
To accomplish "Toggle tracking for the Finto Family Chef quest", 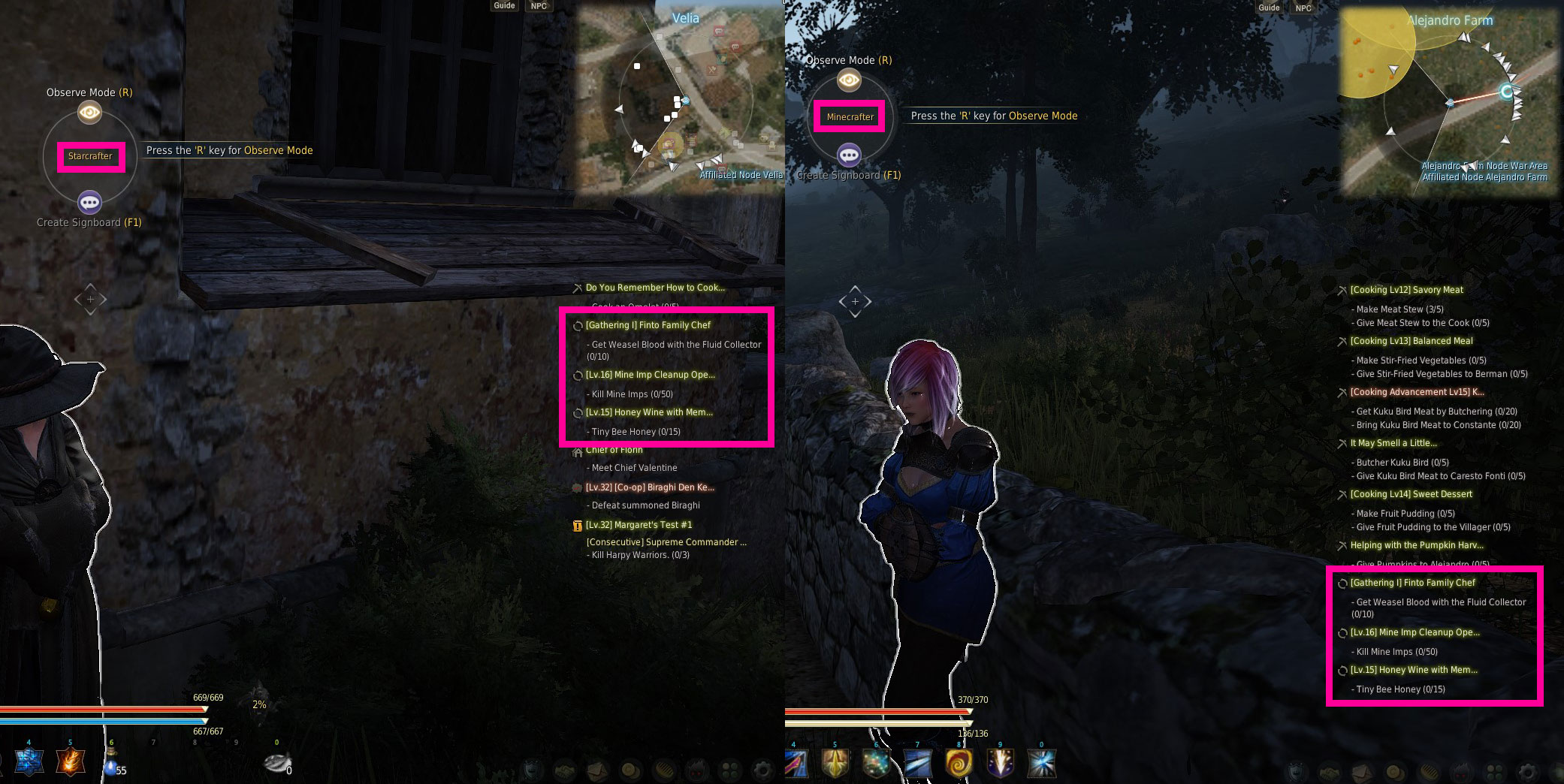I will click(577, 325).
